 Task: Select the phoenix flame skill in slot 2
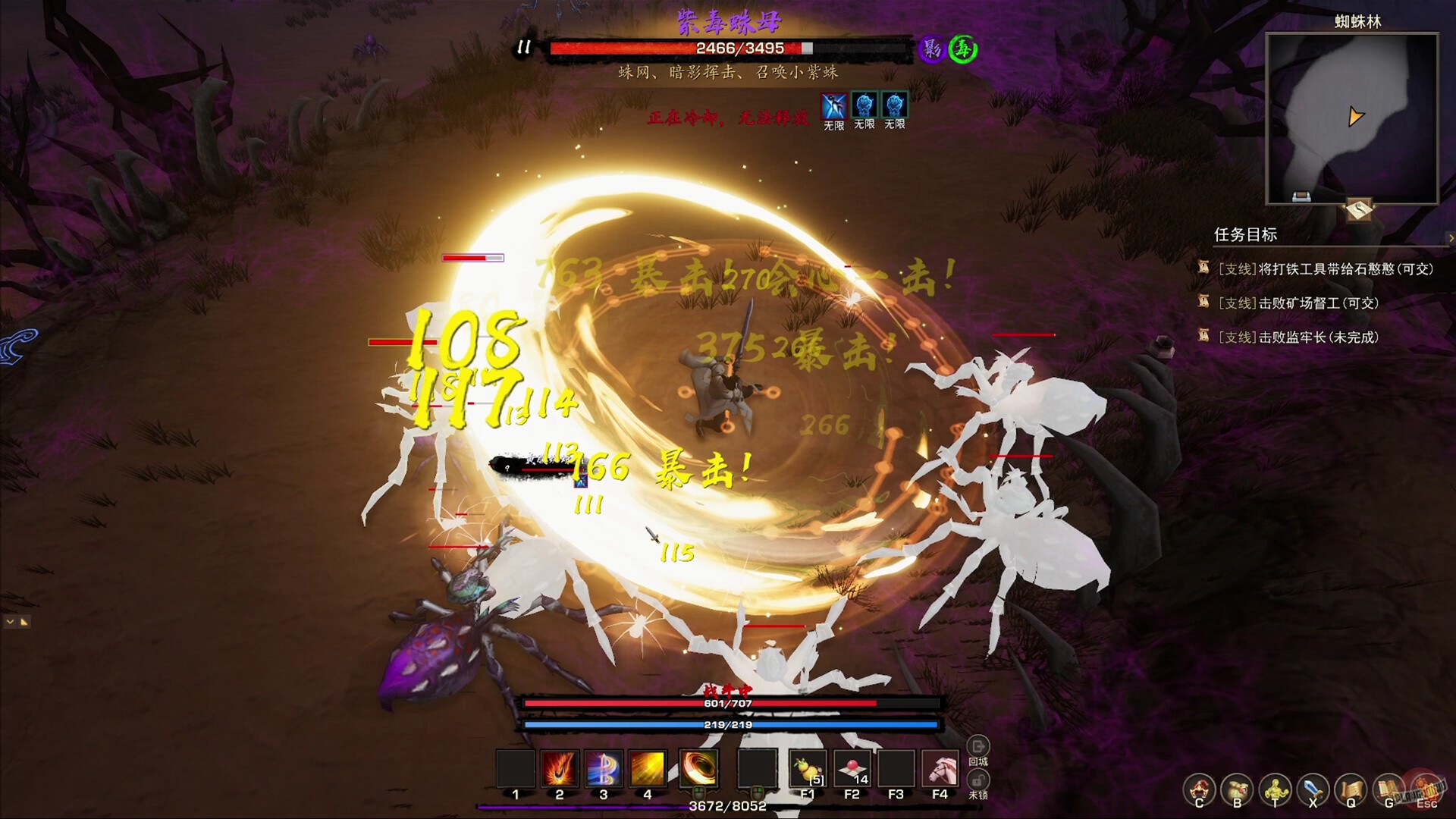[559, 767]
